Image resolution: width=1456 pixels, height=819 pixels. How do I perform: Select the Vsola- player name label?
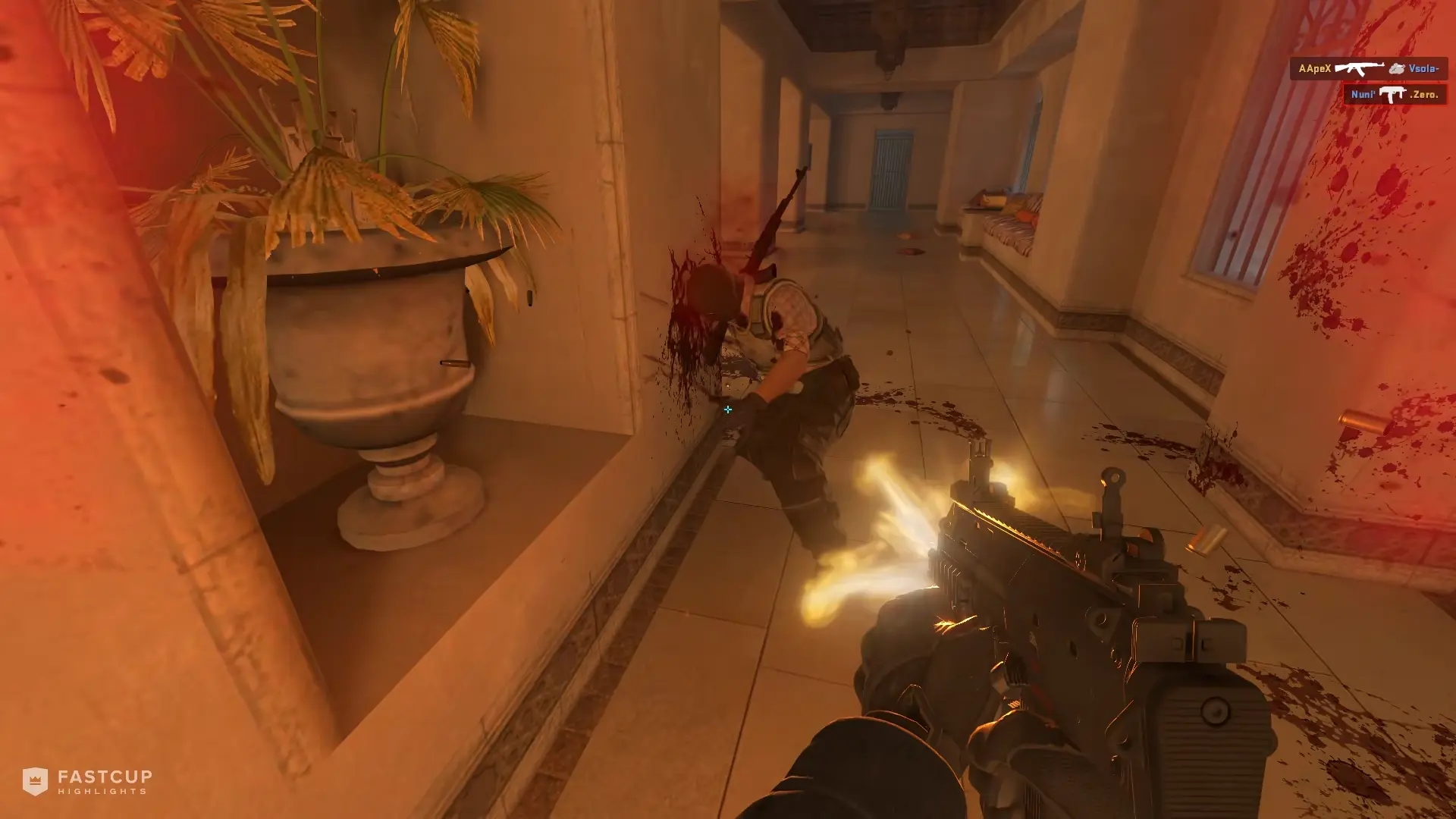(1424, 68)
